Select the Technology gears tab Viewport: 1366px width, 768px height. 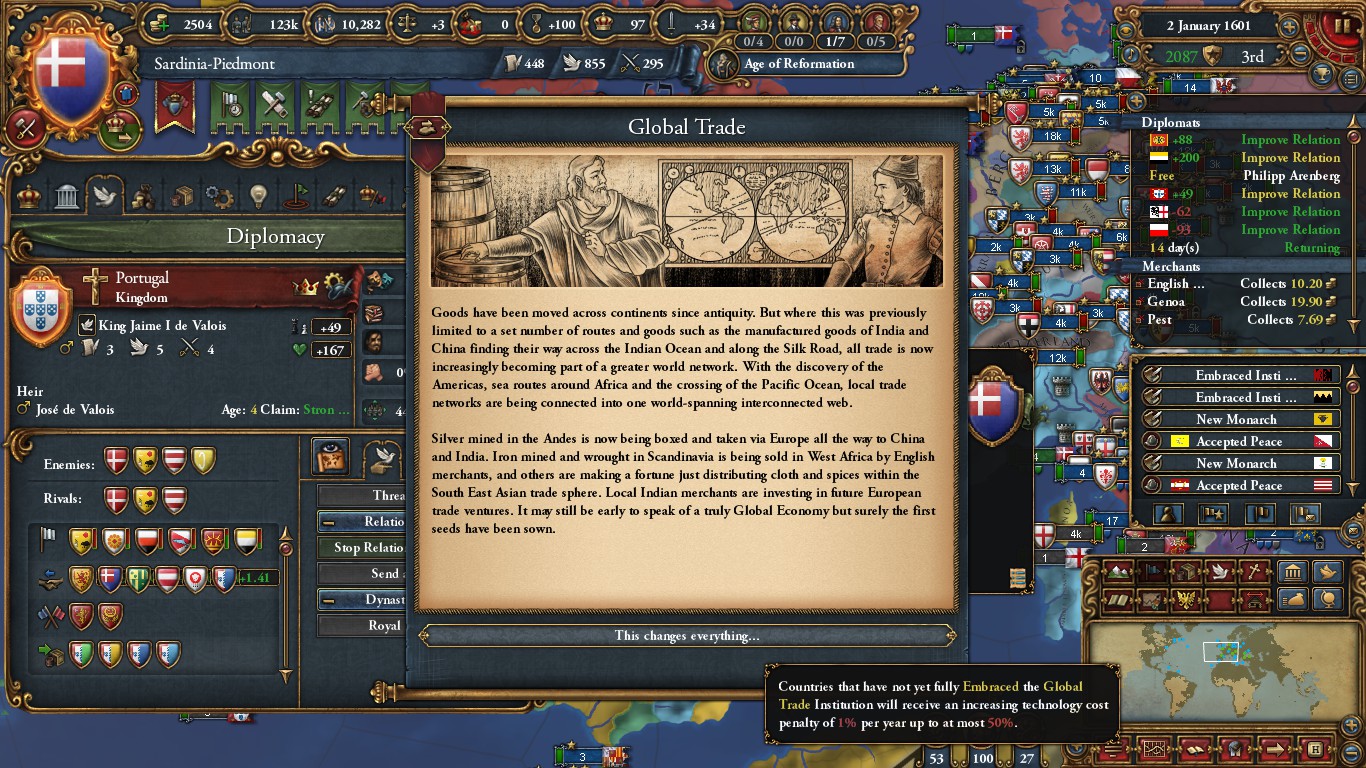click(x=218, y=195)
